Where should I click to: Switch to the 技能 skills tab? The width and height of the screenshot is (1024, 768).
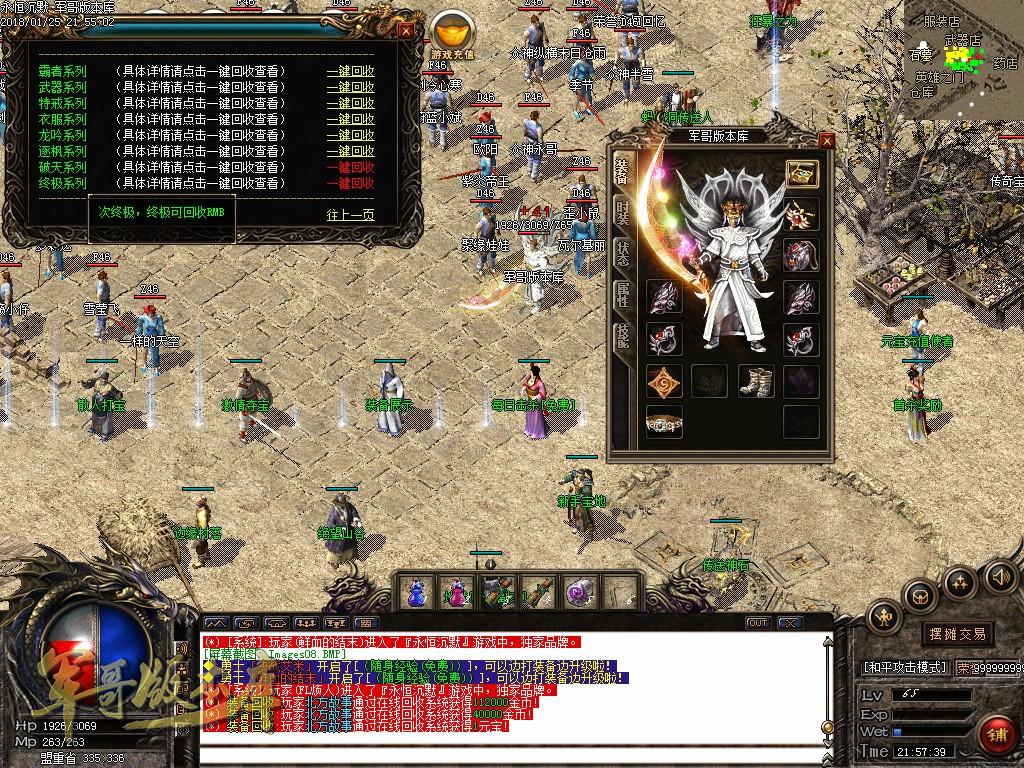(622, 336)
